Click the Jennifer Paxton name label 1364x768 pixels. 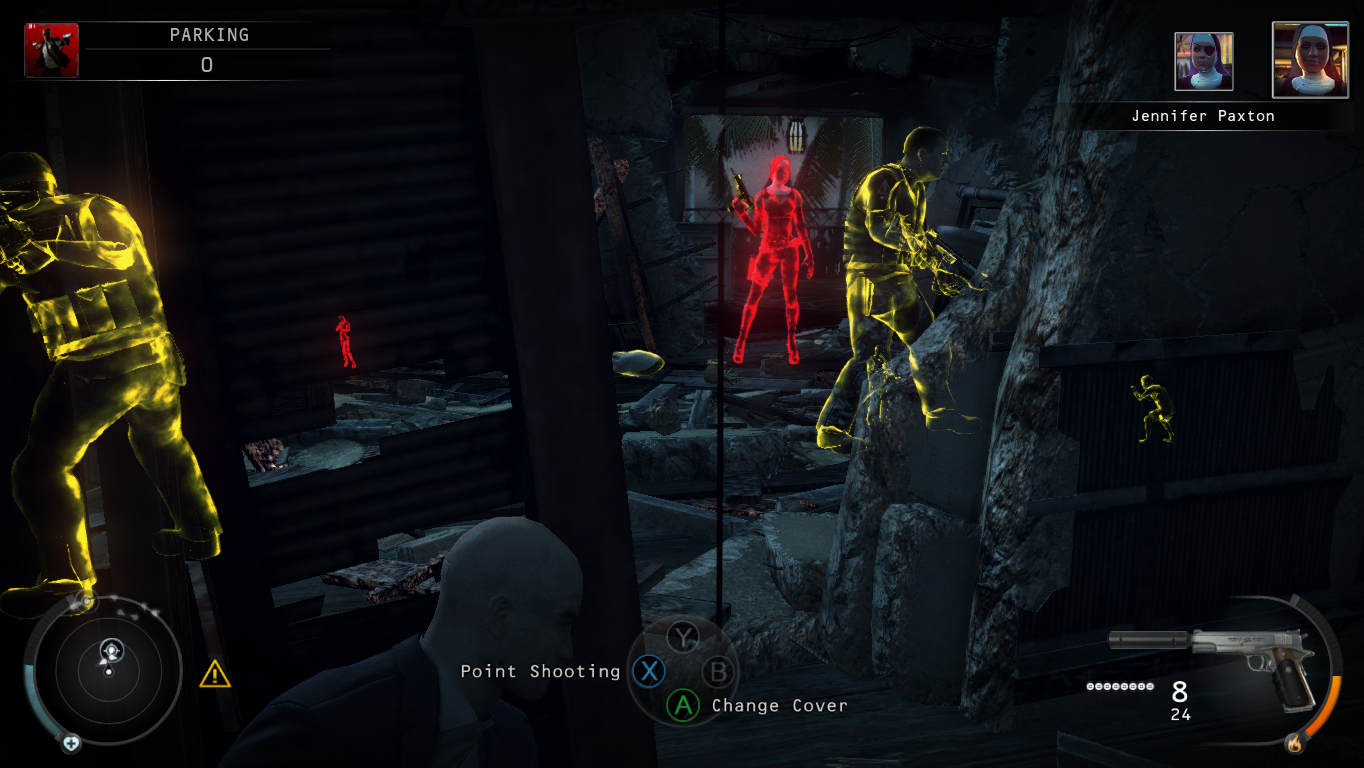pyautogui.click(x=1204, y=115)
